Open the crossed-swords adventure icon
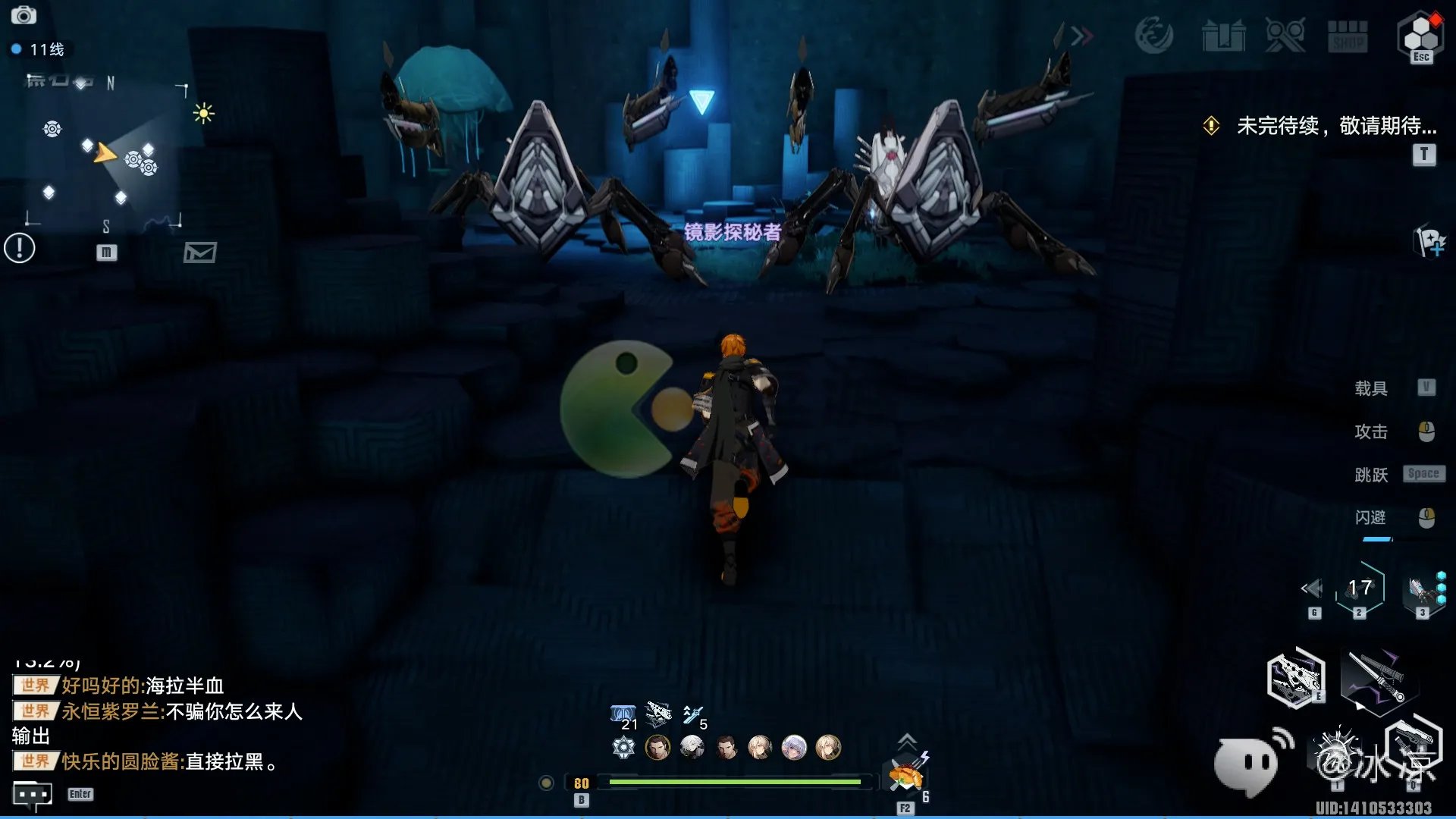This screenshot has width=1456, height=819. (1285, 36)
